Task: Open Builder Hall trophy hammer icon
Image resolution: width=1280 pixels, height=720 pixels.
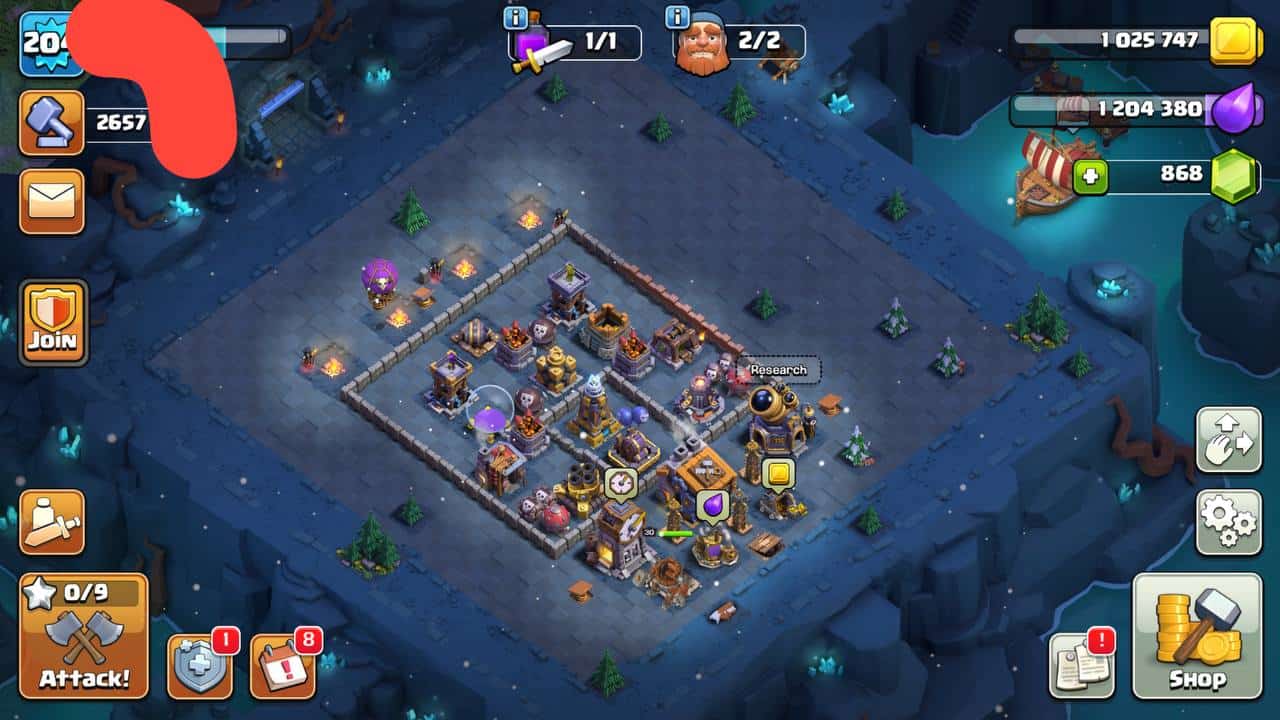Action: pyautogui.click(x=51, y=123)
